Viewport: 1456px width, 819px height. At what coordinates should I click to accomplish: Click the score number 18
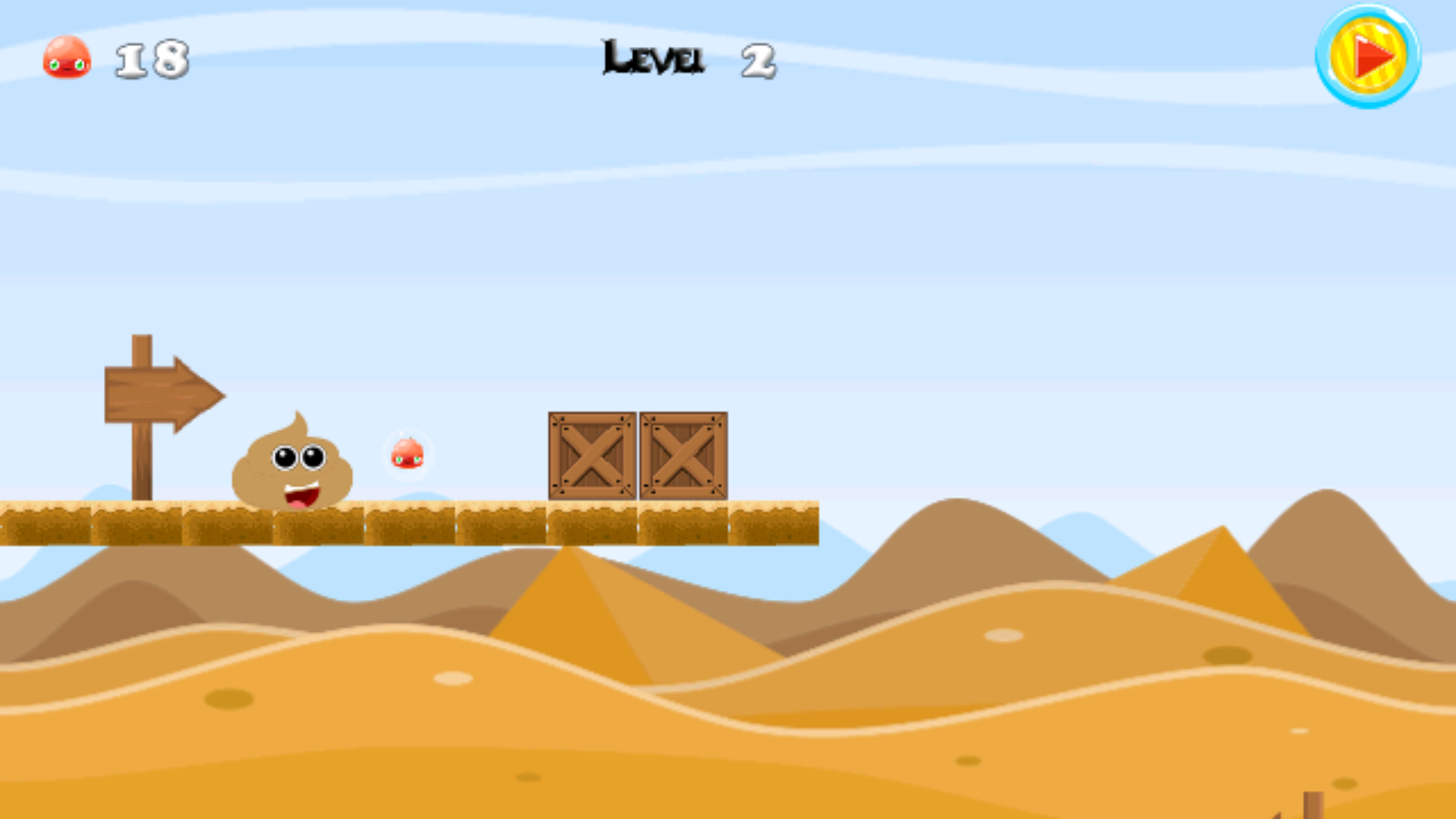[152, 59]
